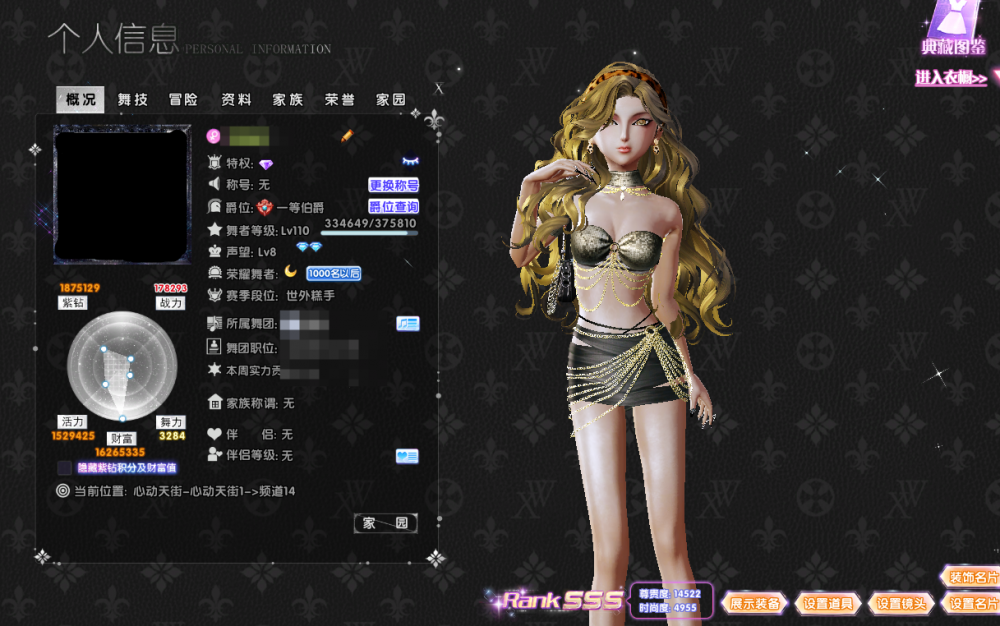Toggle 隐藏紫钻积分及财富值 checkbox
Viewport: 1000px width, 626px height.
65,468
